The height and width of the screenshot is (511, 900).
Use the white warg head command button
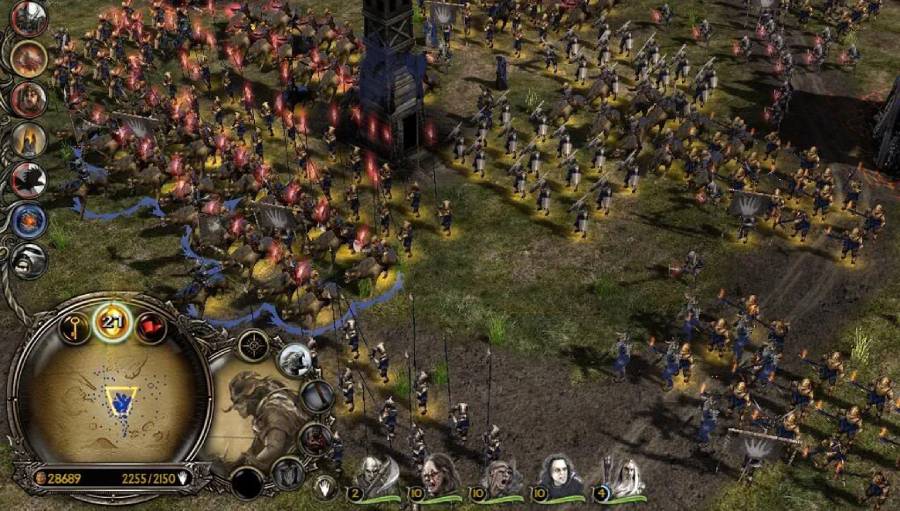click(x=295, y=359)
